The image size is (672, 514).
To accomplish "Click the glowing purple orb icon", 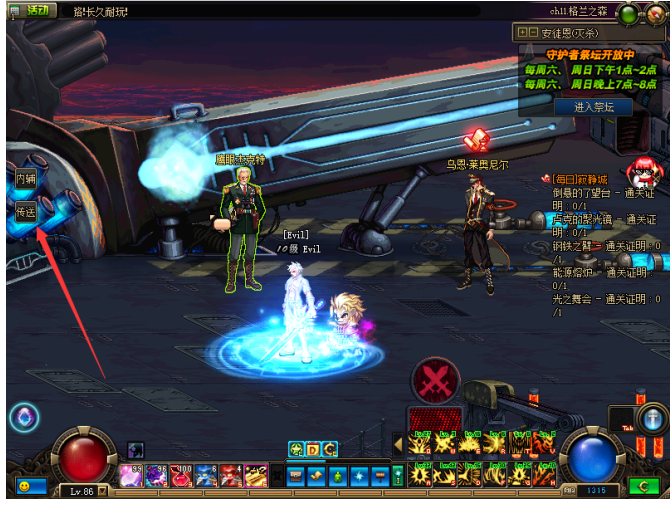I will [x=24, y=417].
